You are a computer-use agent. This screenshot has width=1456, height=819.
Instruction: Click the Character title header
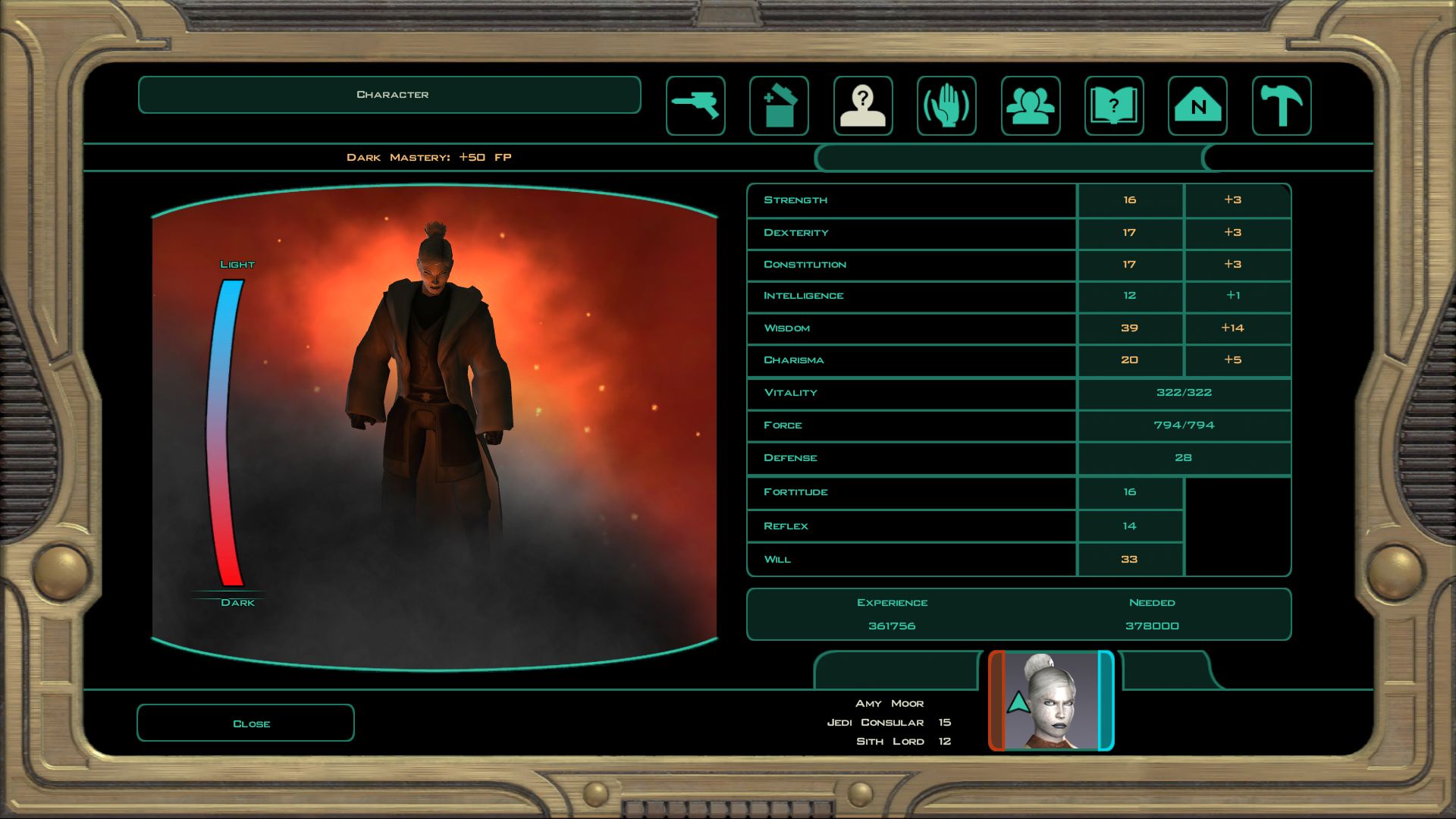[389, 94]
